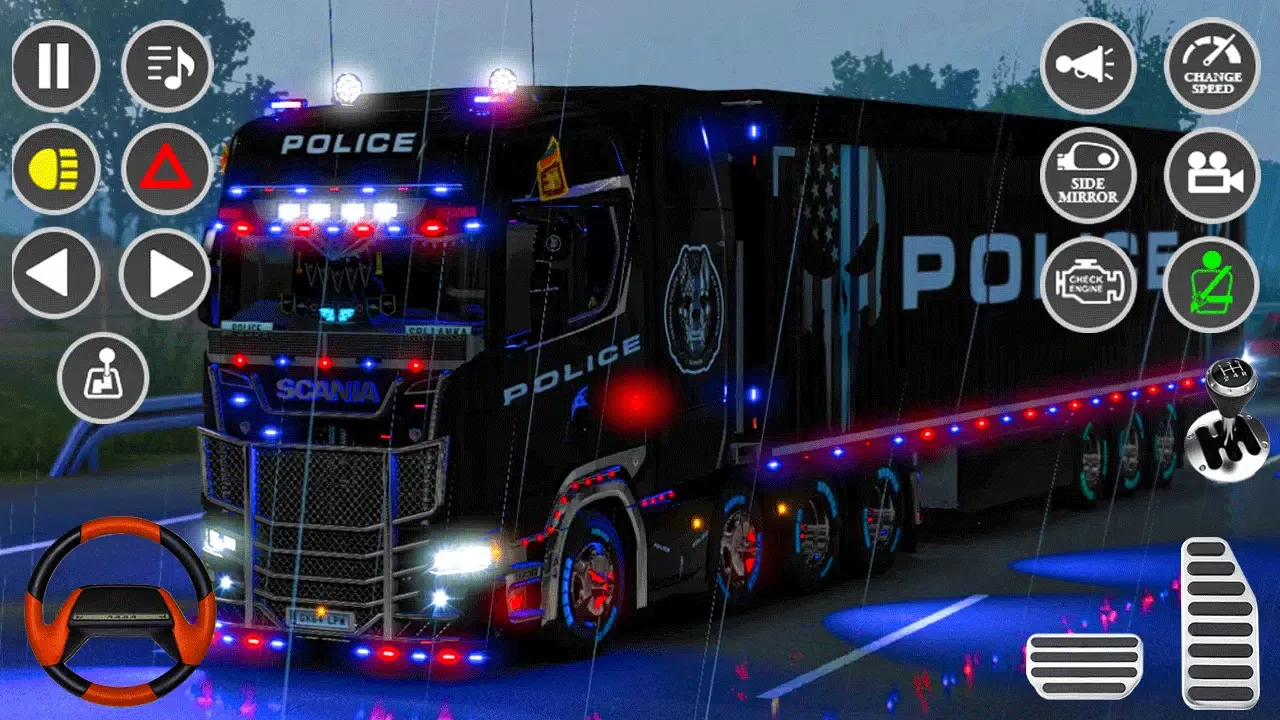Toggle the headlights icon
This screenshot has width=1280, height=720.
point(55,168)
